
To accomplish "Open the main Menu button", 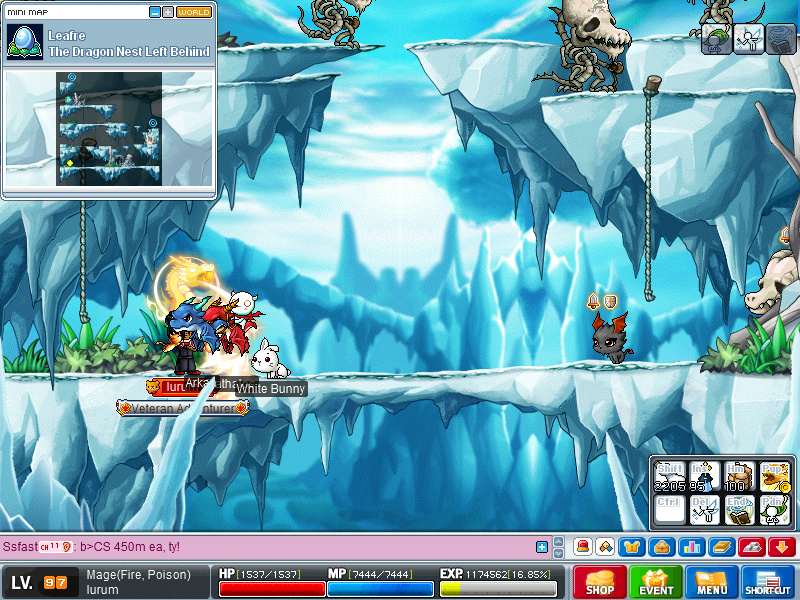I will tap(712, 582).
